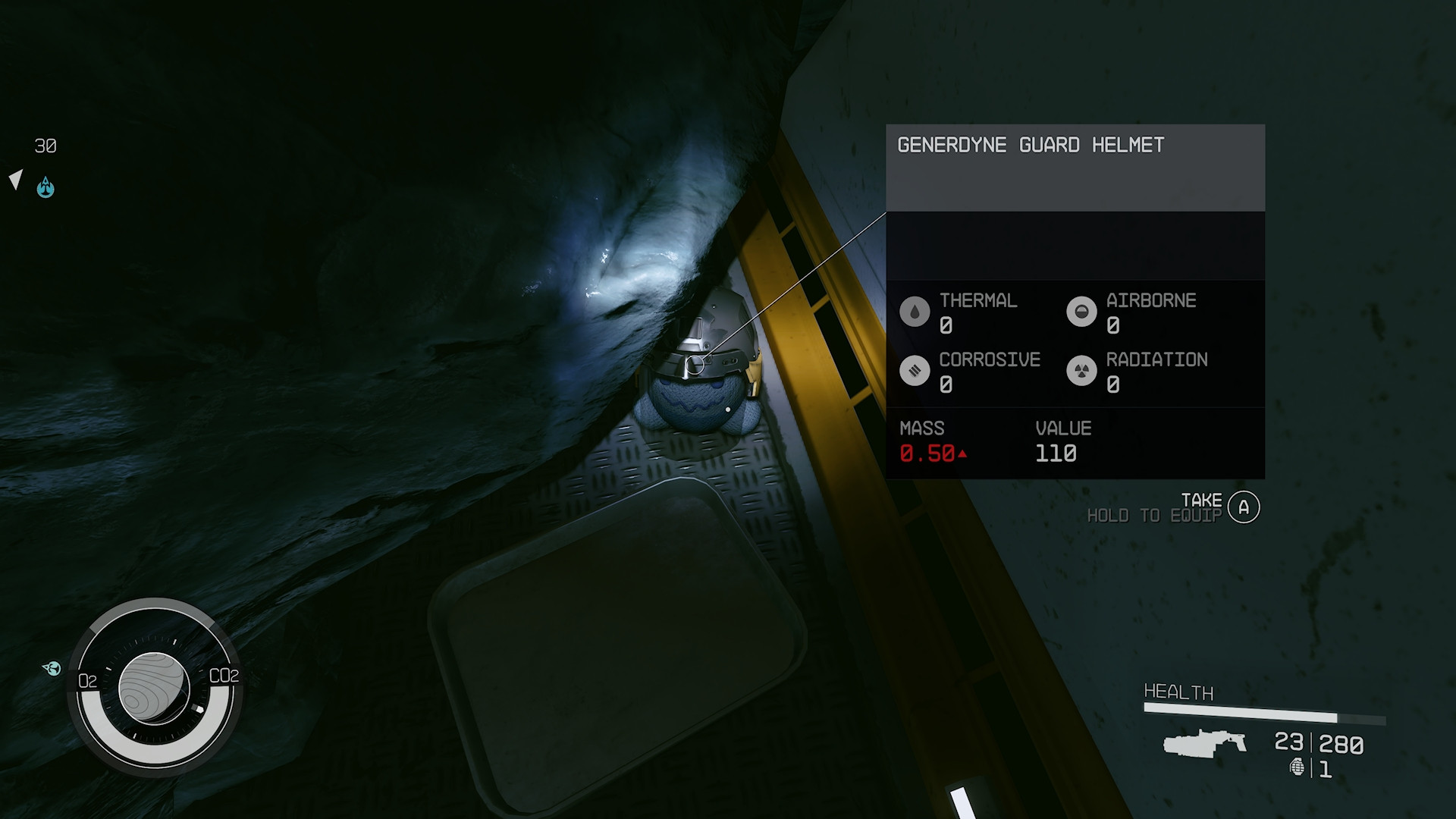Select the blue ship marker icon
The height and width of the screenshot is (819, 1456).
click(45, 187)
